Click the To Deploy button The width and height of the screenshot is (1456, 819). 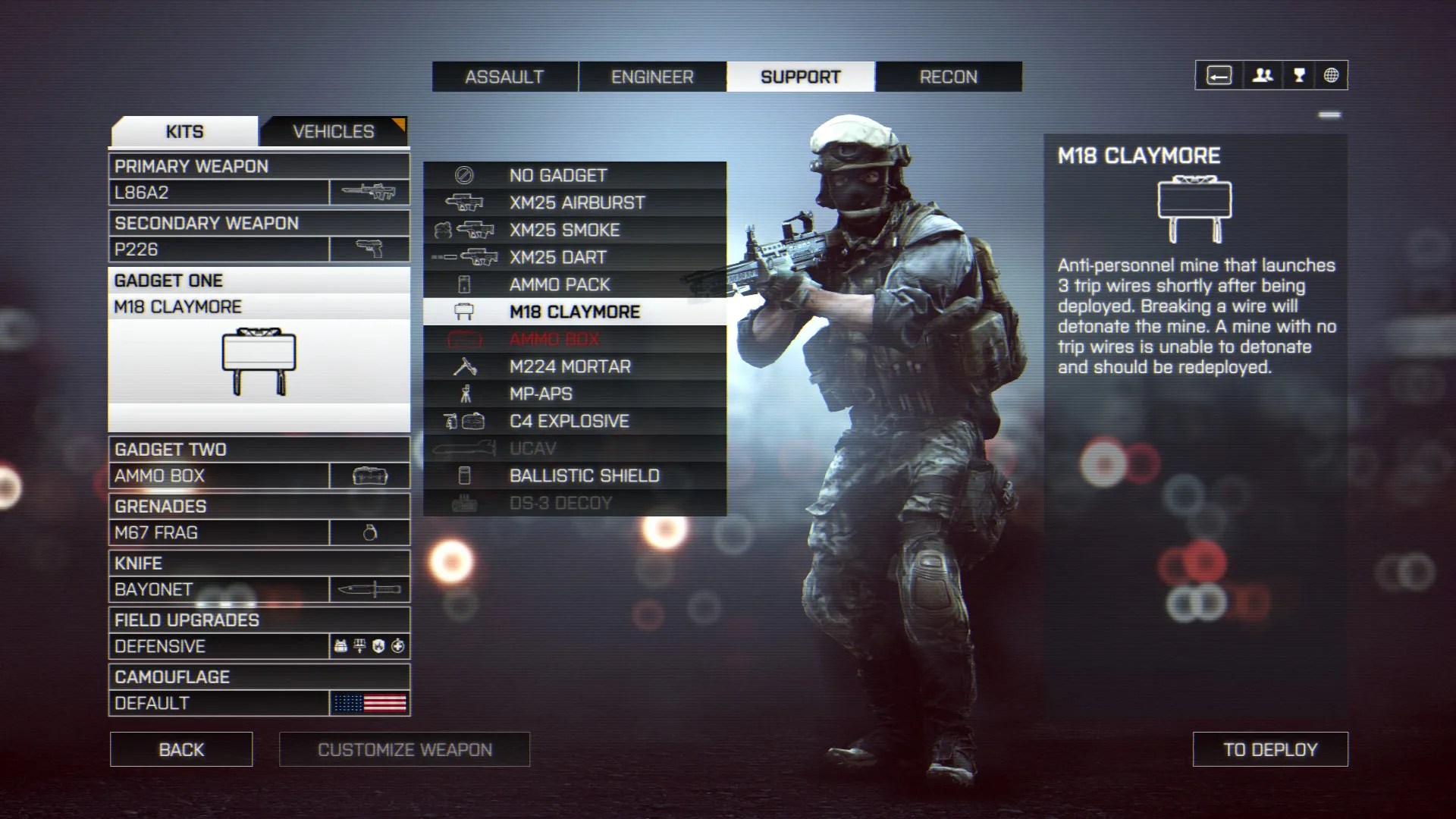pos(1270,749)
